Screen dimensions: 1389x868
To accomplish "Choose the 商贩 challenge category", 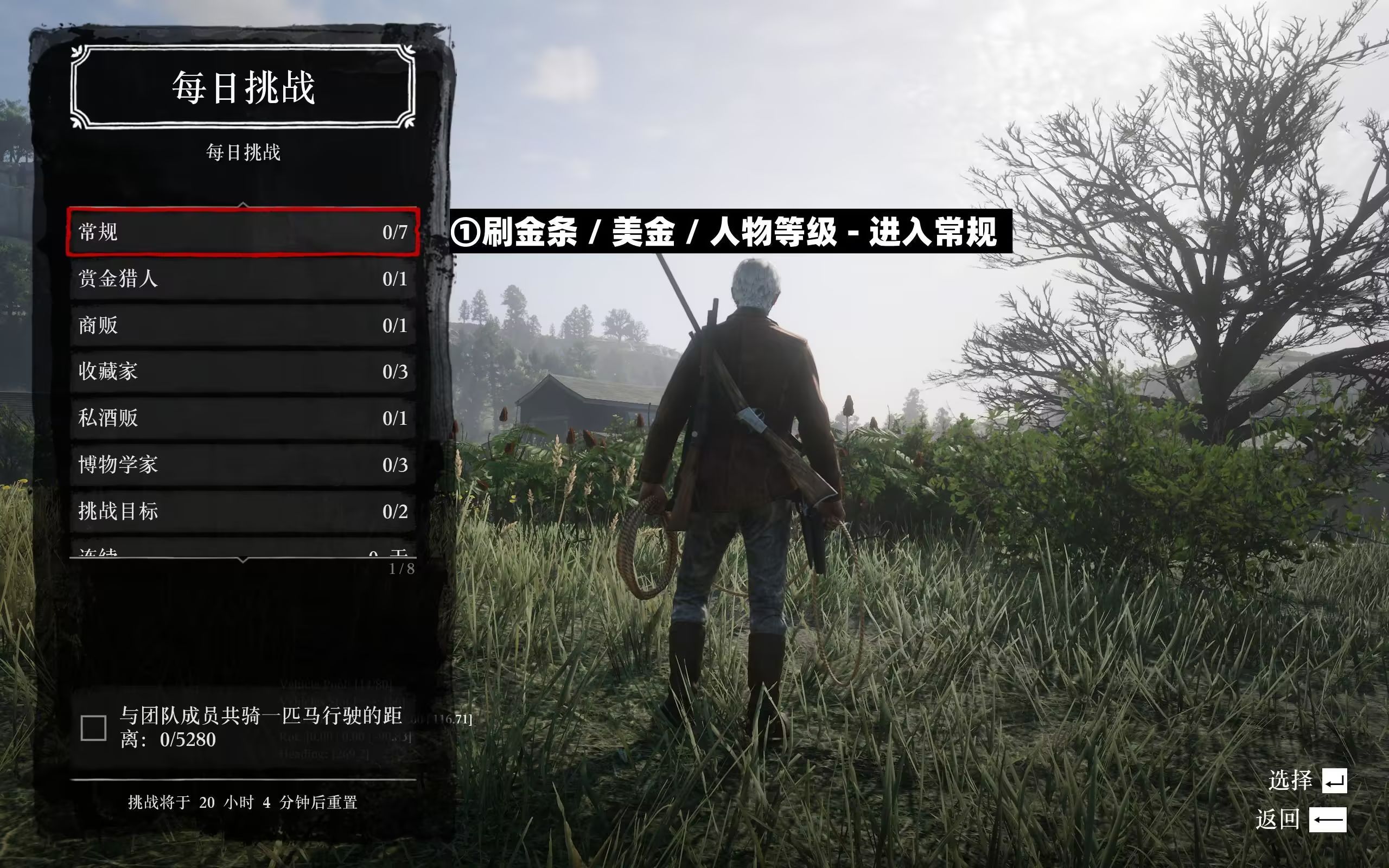I will pyautogui.click(x=243, y=325).
